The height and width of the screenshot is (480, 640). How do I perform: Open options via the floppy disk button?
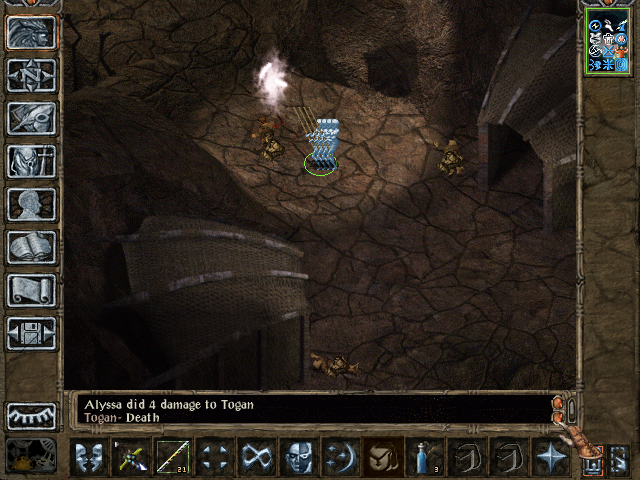pos(31,333)
